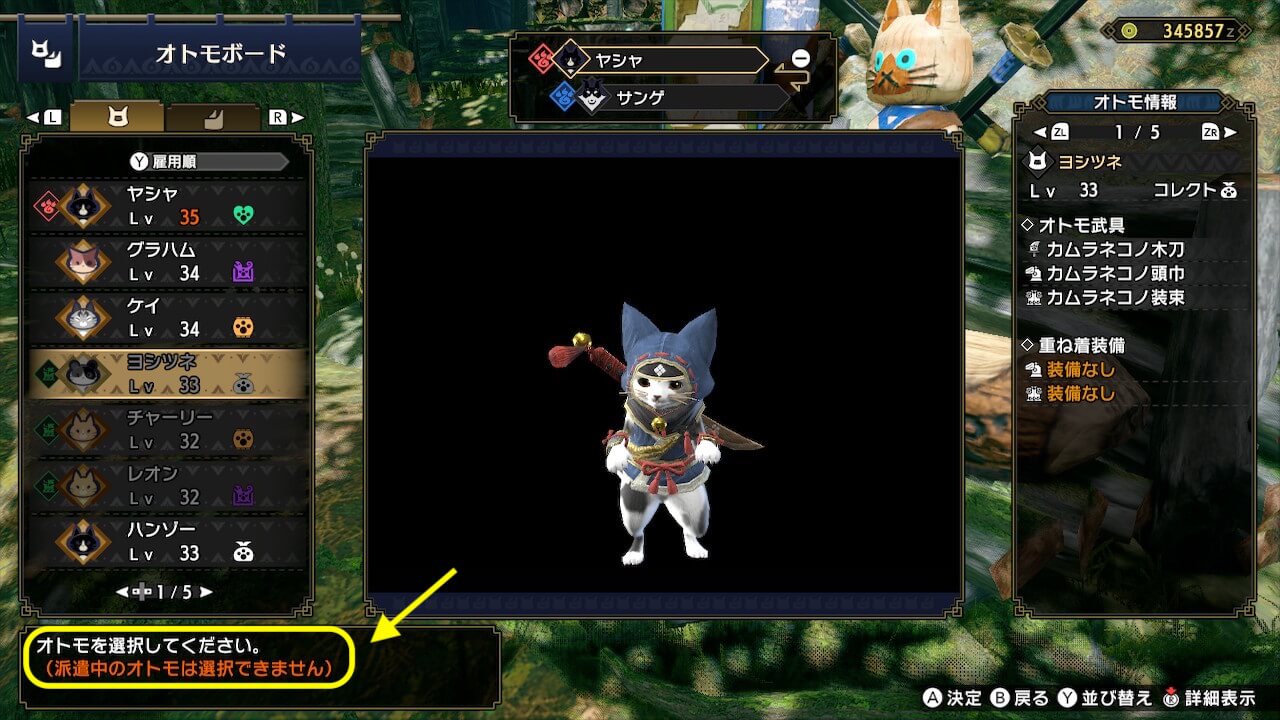Go to the previous buddy list page
The image size is (1280, 720).
click(122, 592)
